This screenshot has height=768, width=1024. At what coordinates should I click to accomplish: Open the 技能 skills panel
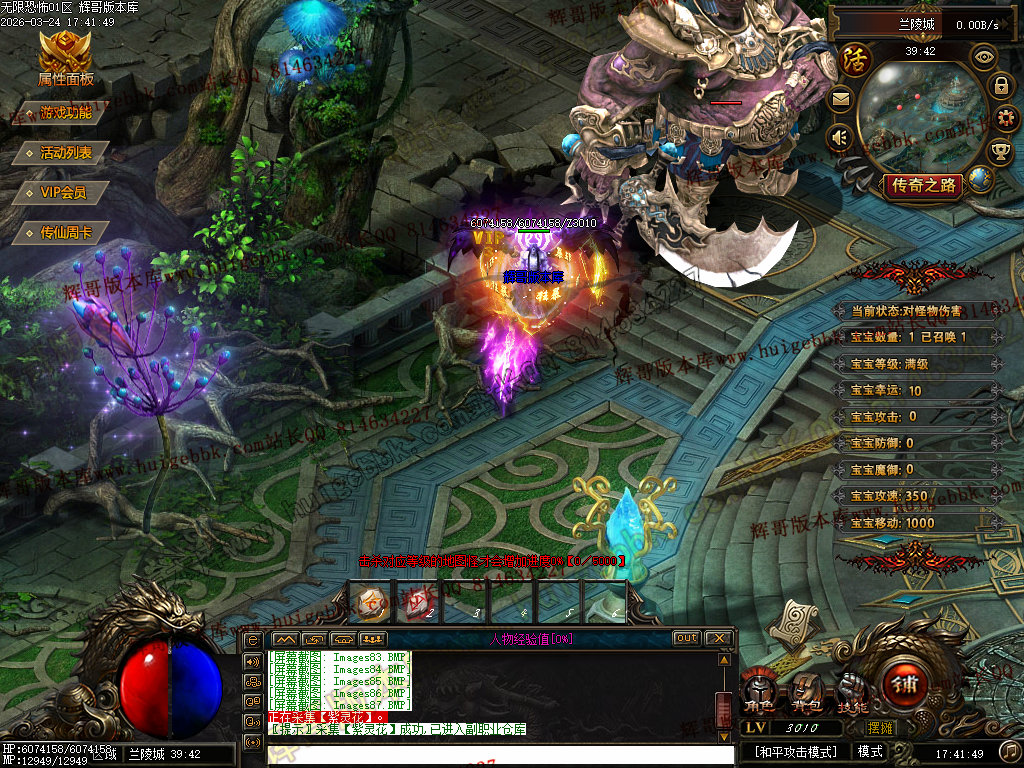click(x=851, y=688)
